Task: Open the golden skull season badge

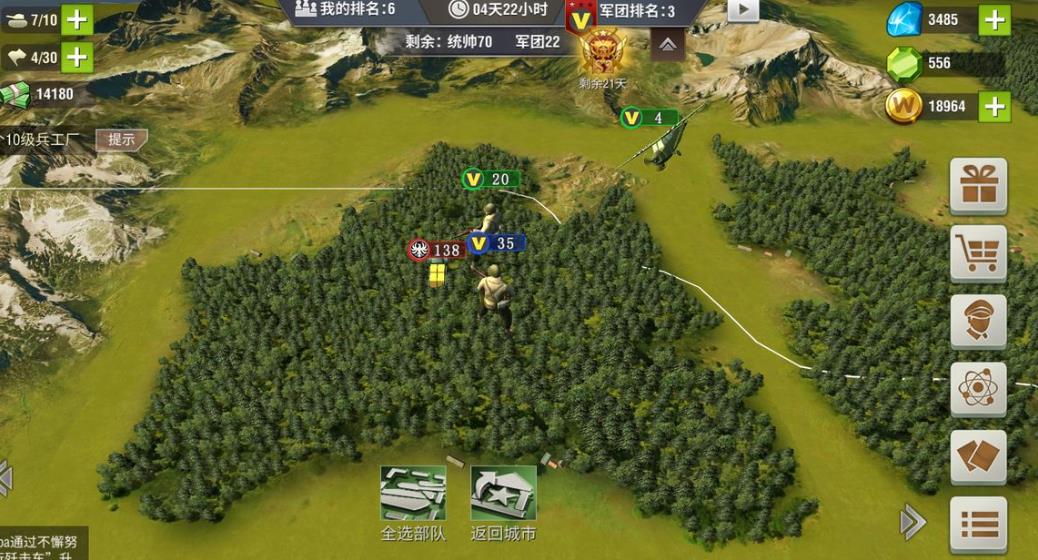Action: point(601,53)
